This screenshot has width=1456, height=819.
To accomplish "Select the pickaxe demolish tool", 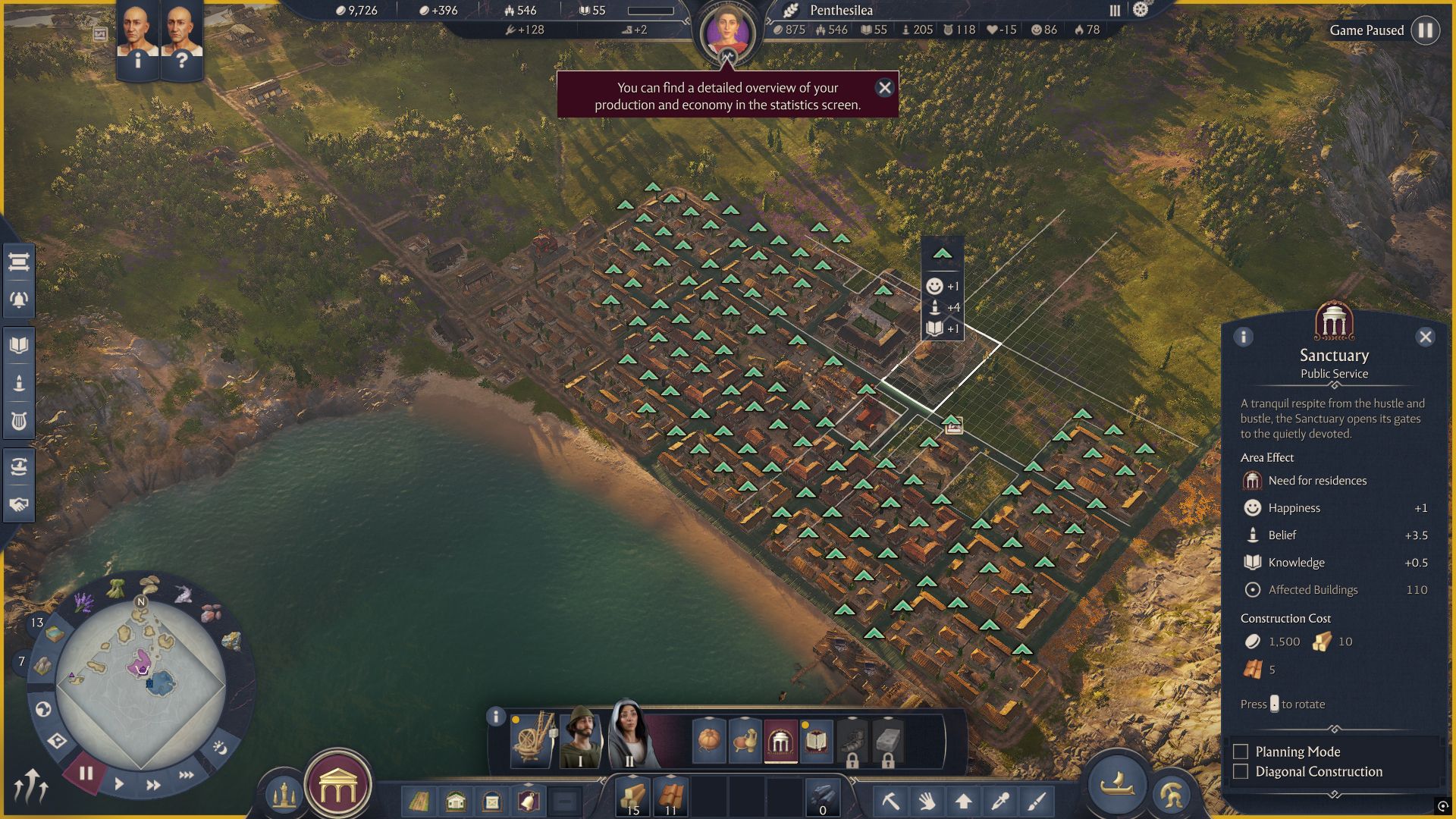I will coord(890,801).
